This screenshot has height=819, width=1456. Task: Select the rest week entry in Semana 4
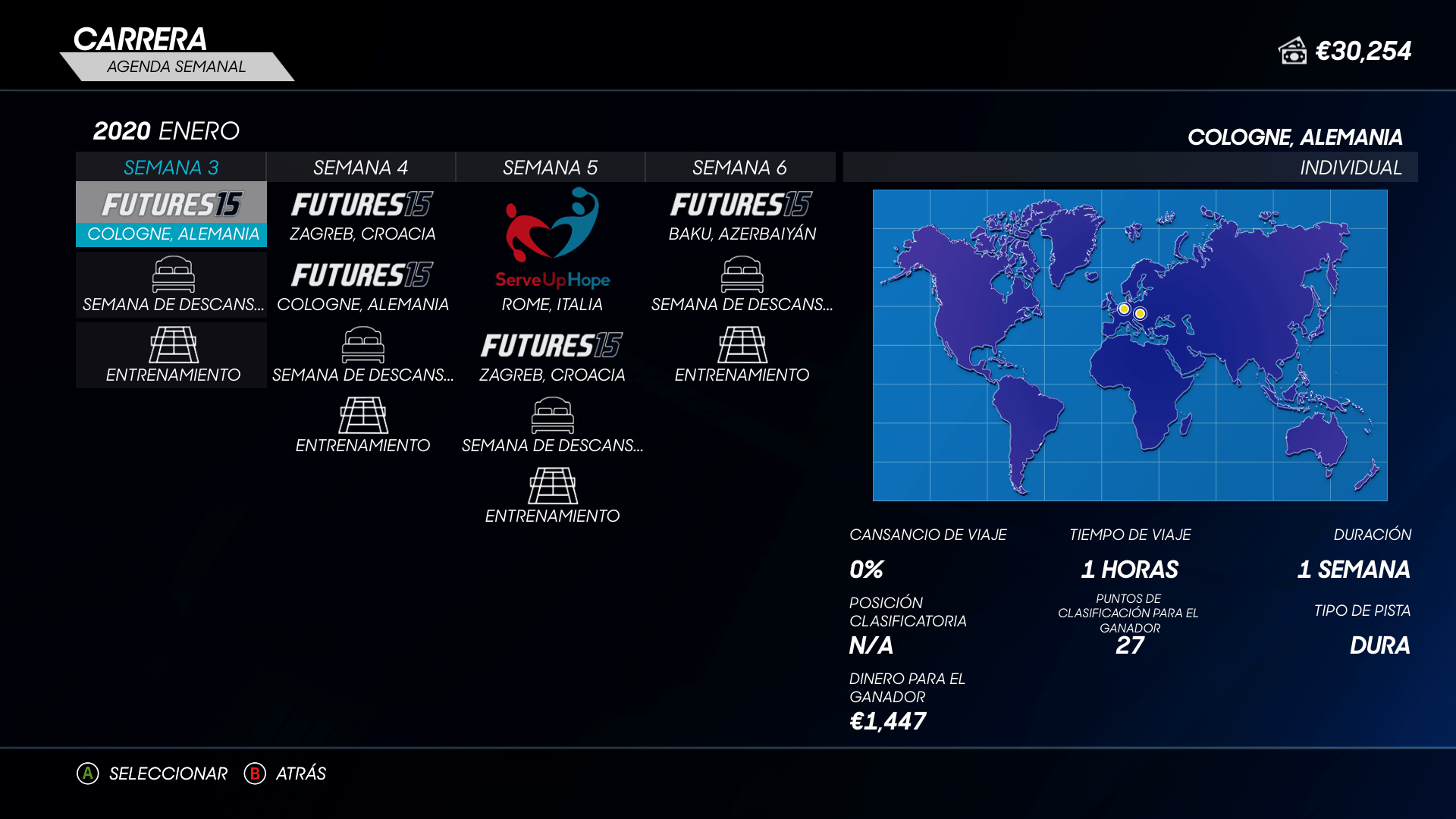pos(362,356)
